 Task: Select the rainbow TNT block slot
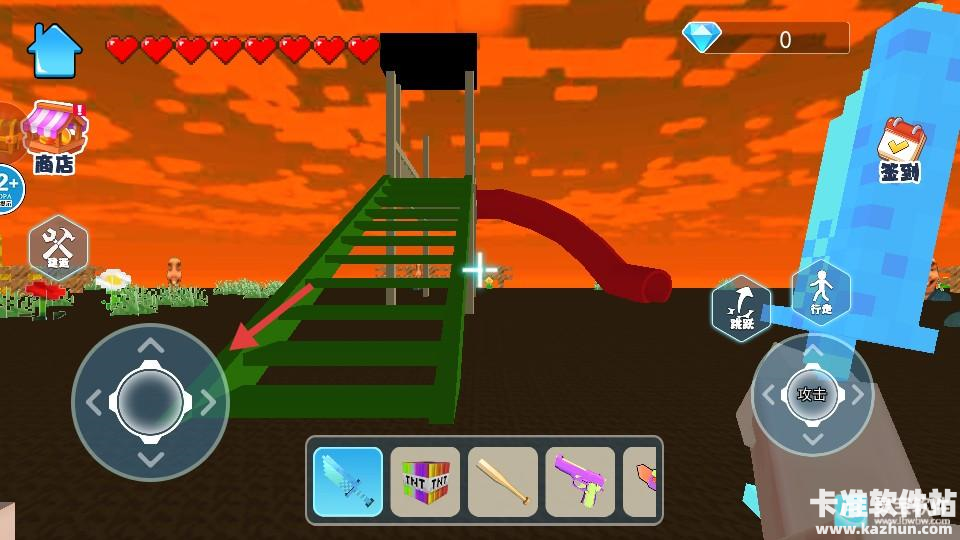[425, 481]
